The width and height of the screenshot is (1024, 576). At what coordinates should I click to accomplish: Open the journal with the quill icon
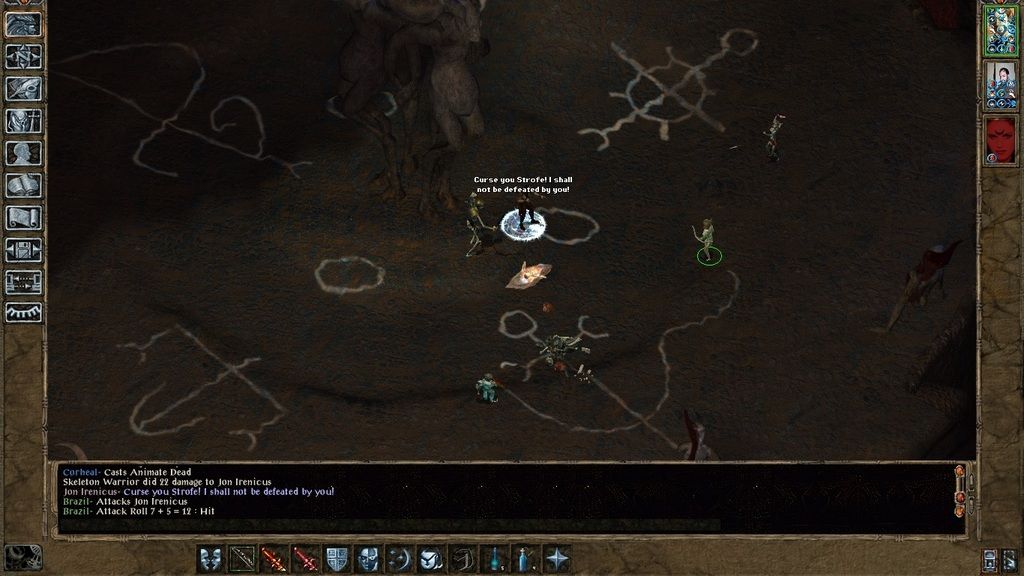[x=23, y=89]
